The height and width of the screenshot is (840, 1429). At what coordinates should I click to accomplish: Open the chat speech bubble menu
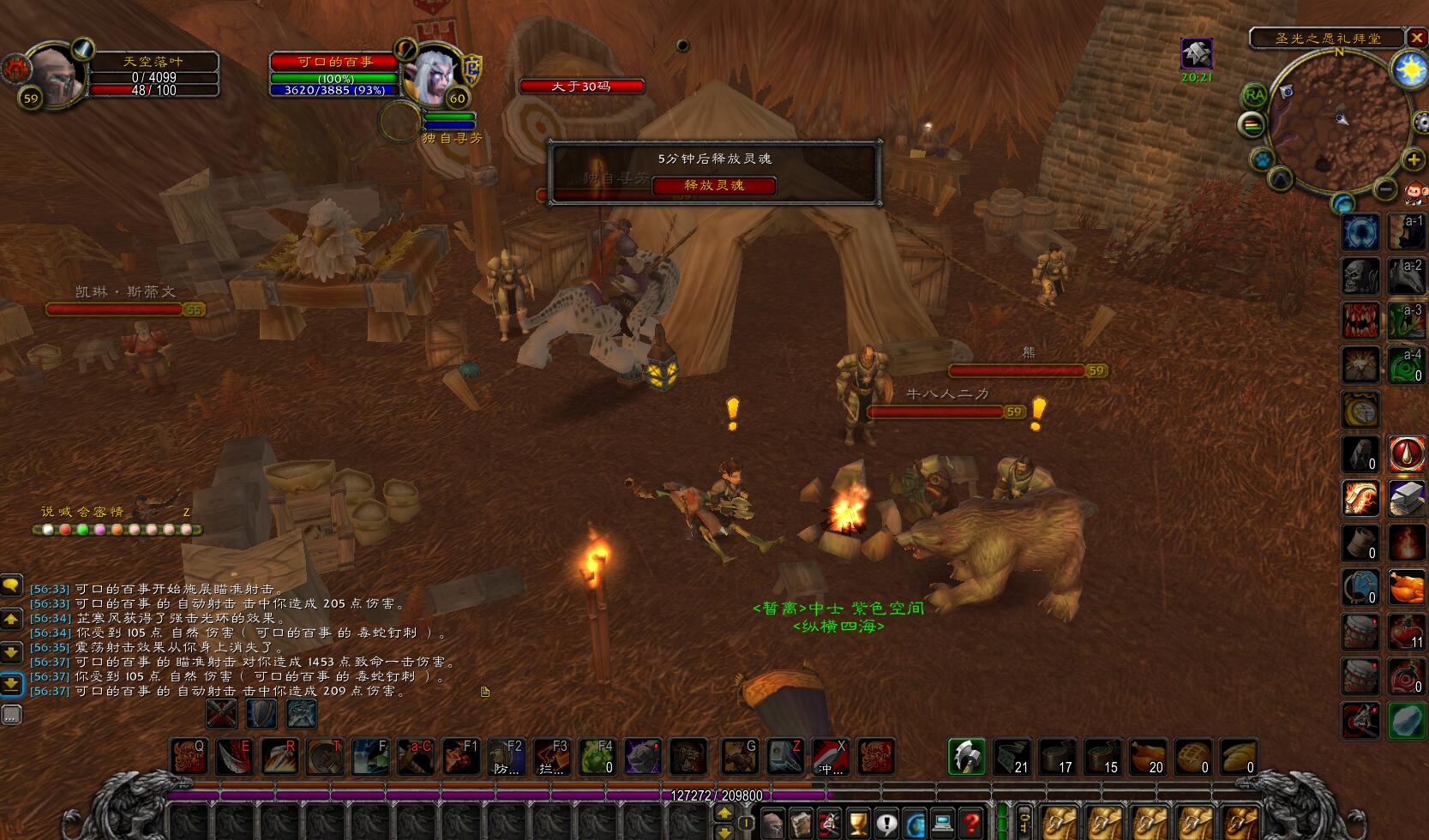11,585
